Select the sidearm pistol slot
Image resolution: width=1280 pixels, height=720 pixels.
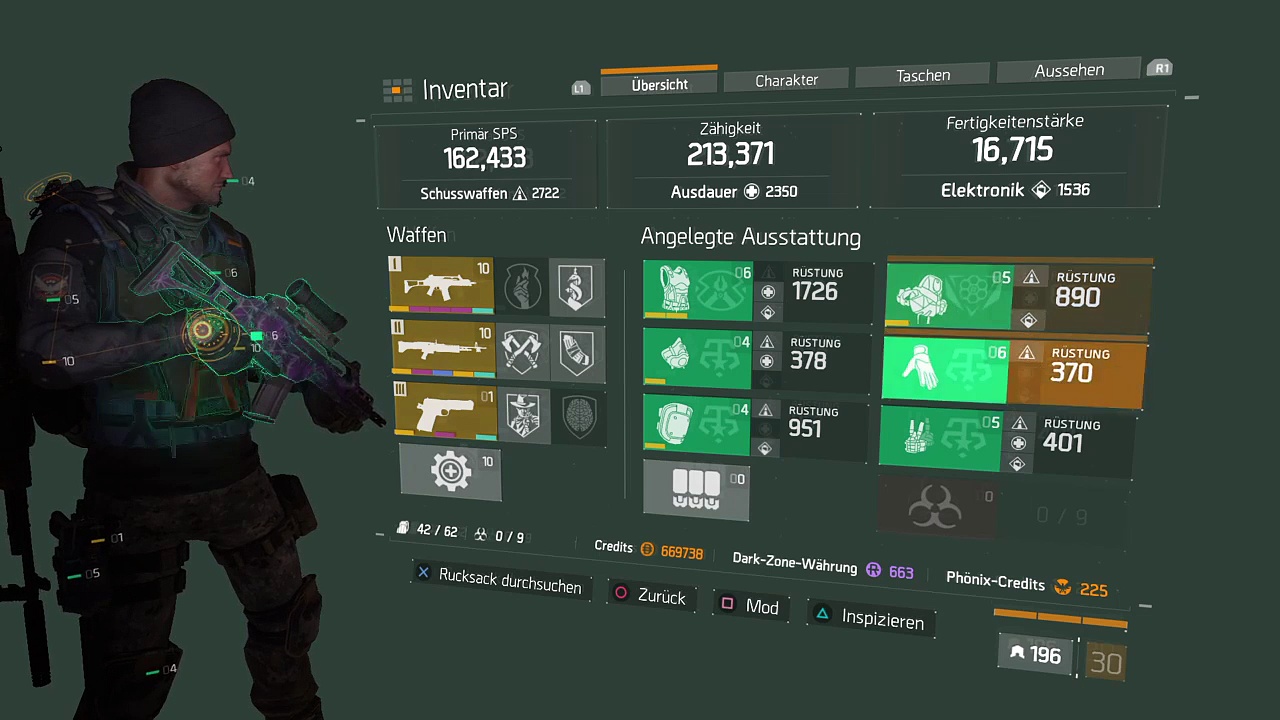coord(444,412)
